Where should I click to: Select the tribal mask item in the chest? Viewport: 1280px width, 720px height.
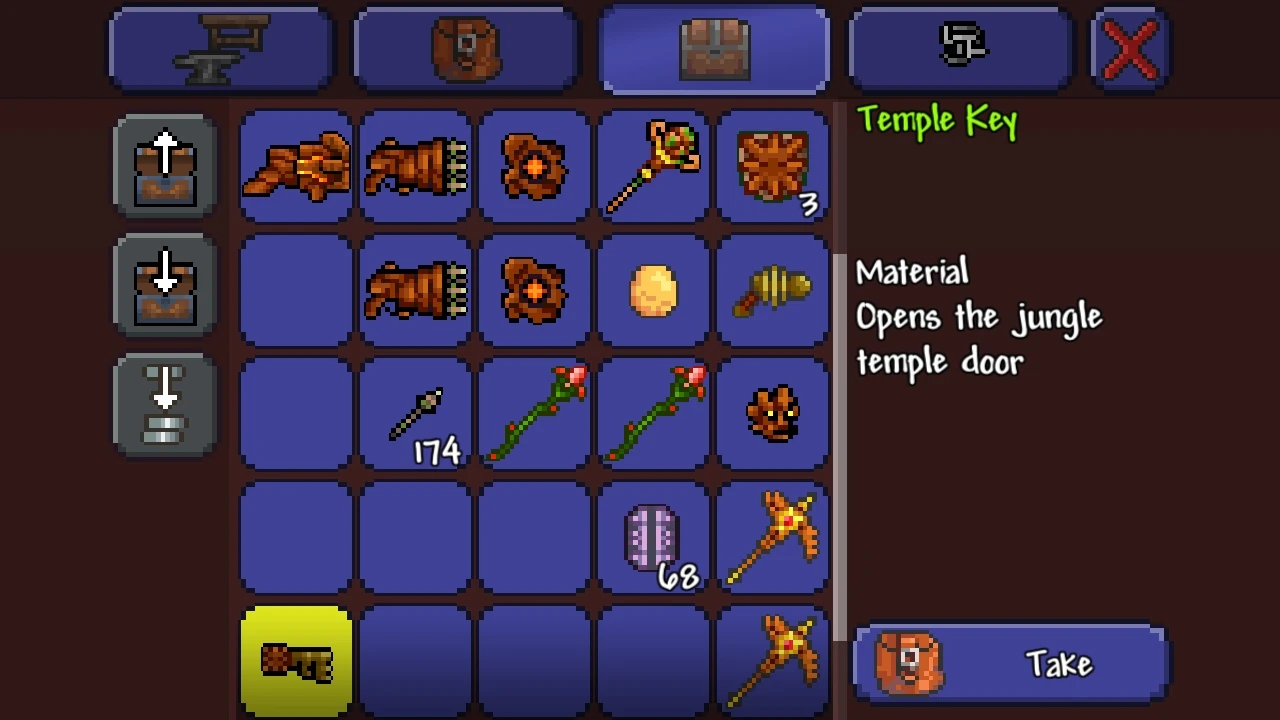pos(773,414)
